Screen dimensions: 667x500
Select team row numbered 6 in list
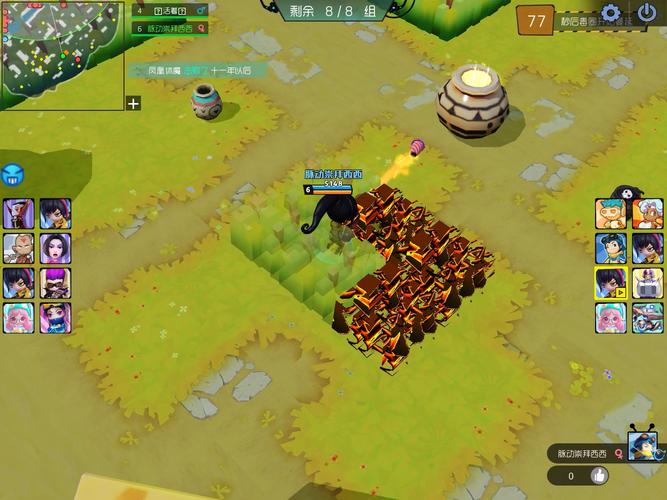point(170,28)
